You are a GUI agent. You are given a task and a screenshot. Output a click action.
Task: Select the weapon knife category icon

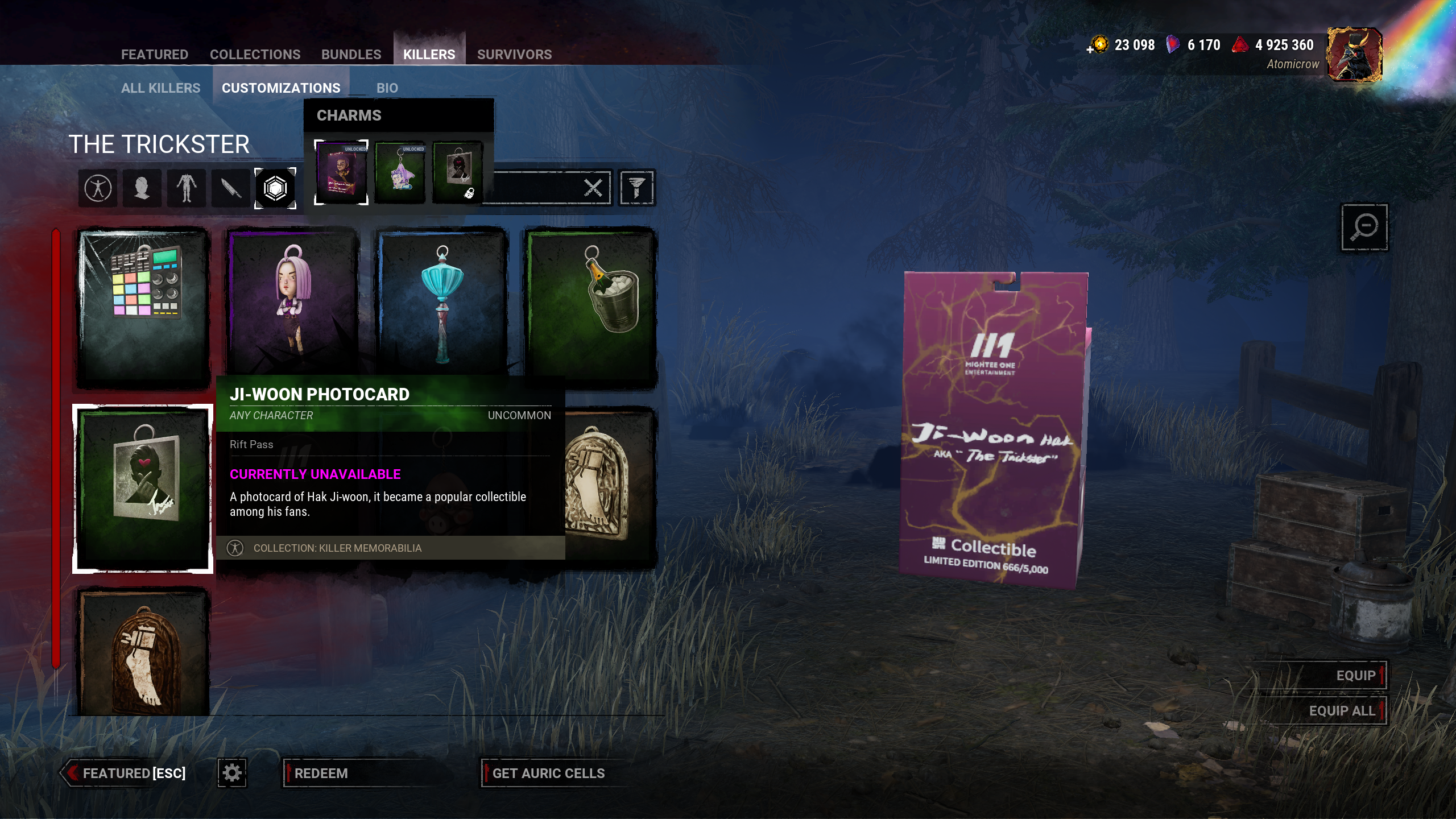pos(230,188)
